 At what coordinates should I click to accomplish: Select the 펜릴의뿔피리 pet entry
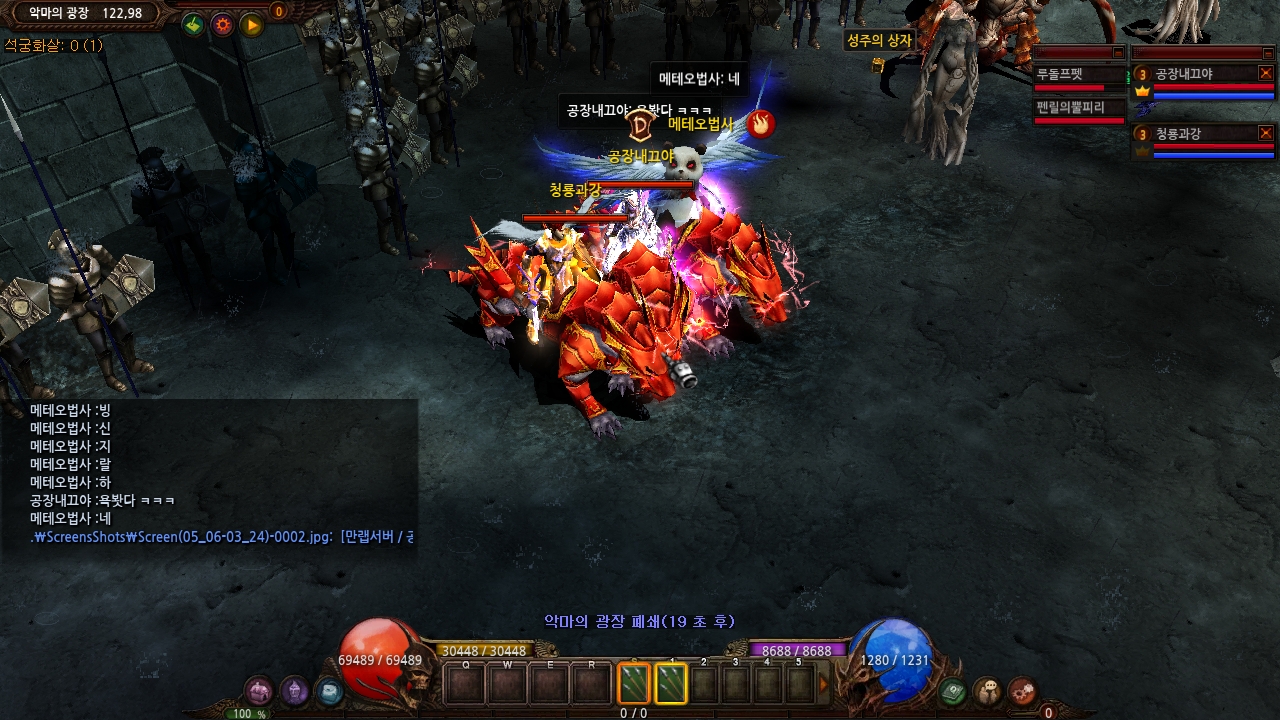point(1080,109)
